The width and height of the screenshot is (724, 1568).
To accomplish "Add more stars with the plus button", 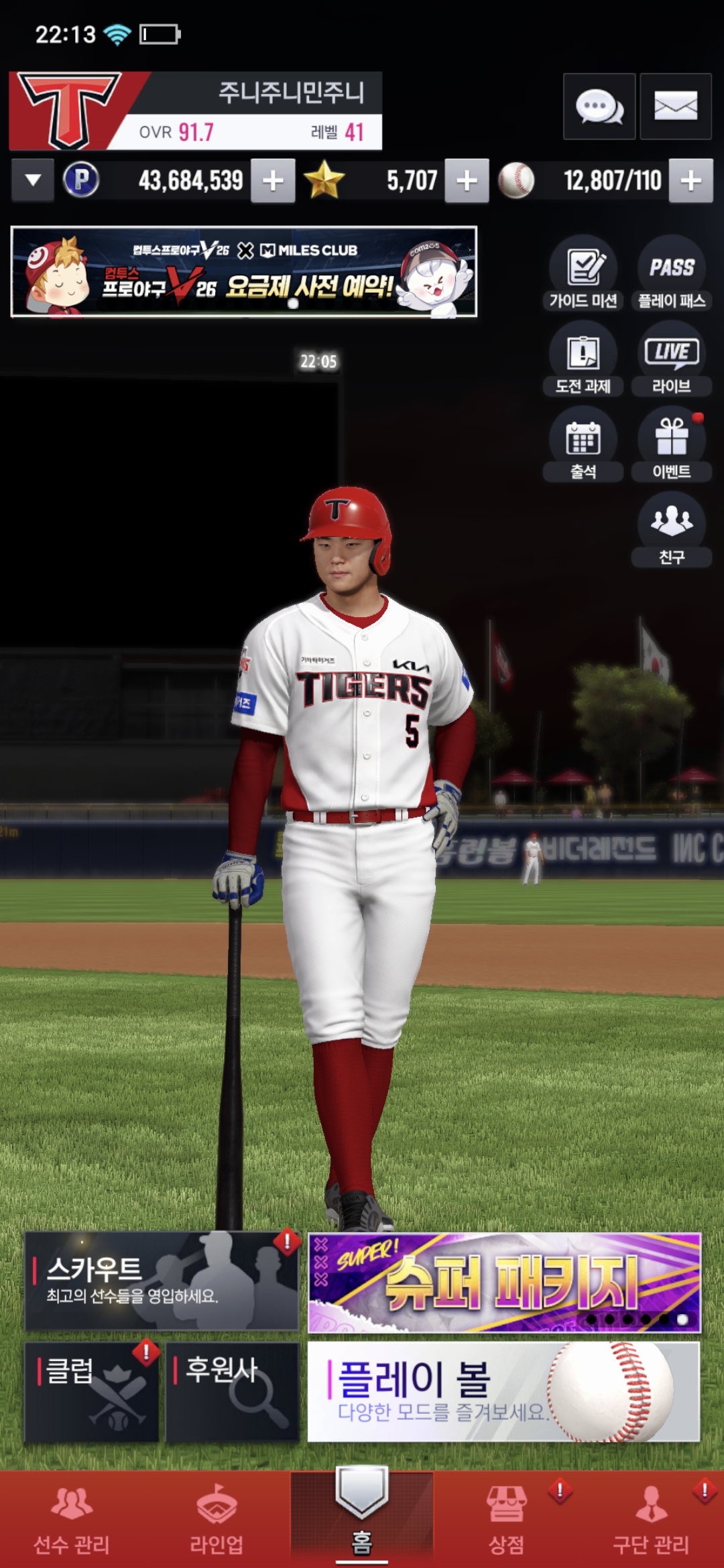I will tap(467, 180).
